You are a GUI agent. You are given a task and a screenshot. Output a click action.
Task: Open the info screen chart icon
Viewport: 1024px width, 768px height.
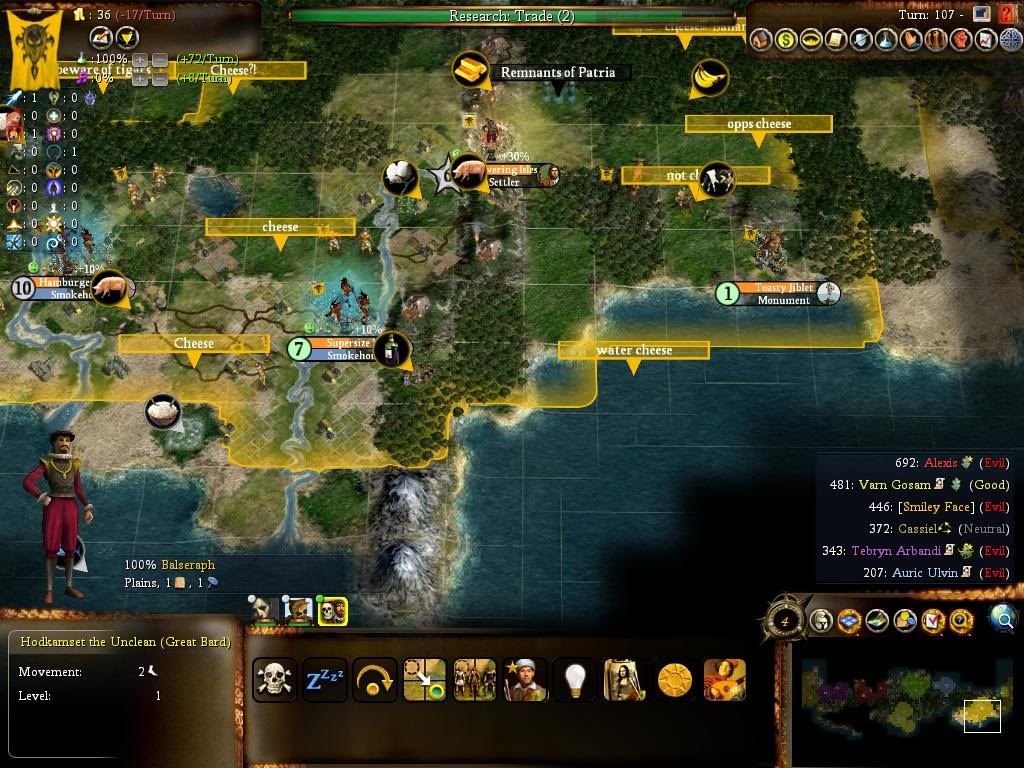click(x=984, y=40)
